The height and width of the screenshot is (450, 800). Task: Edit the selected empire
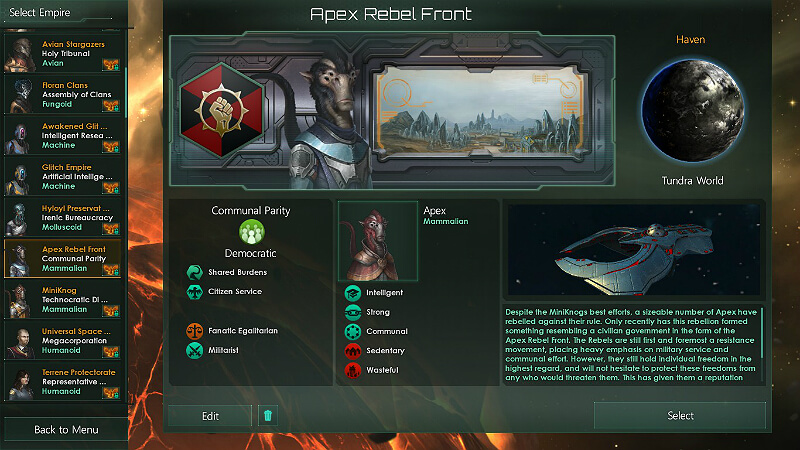pyautogui.click(x=210, y=416)
